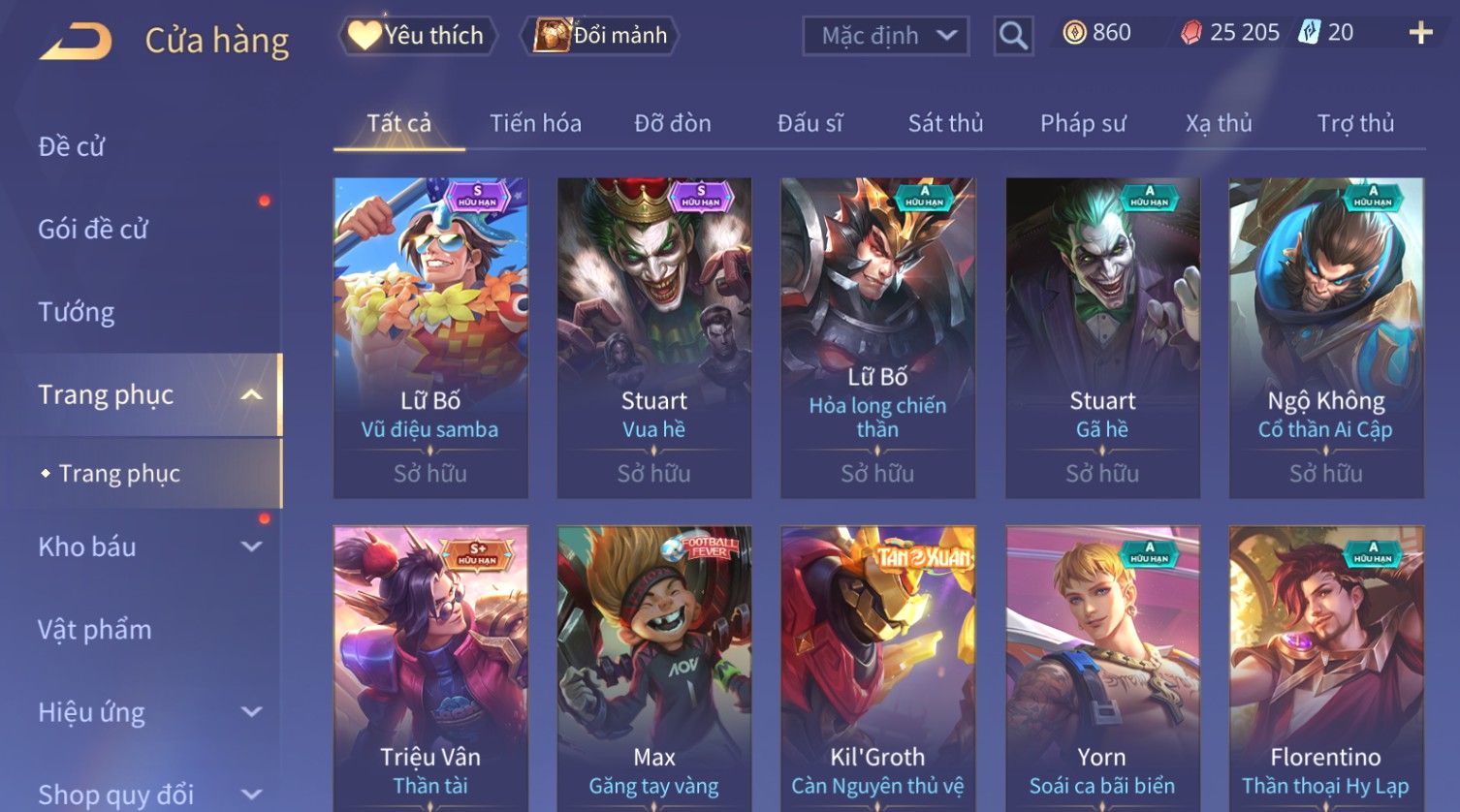
Task: Select the Đỡ đòn category tab
Action: [673, 123]
